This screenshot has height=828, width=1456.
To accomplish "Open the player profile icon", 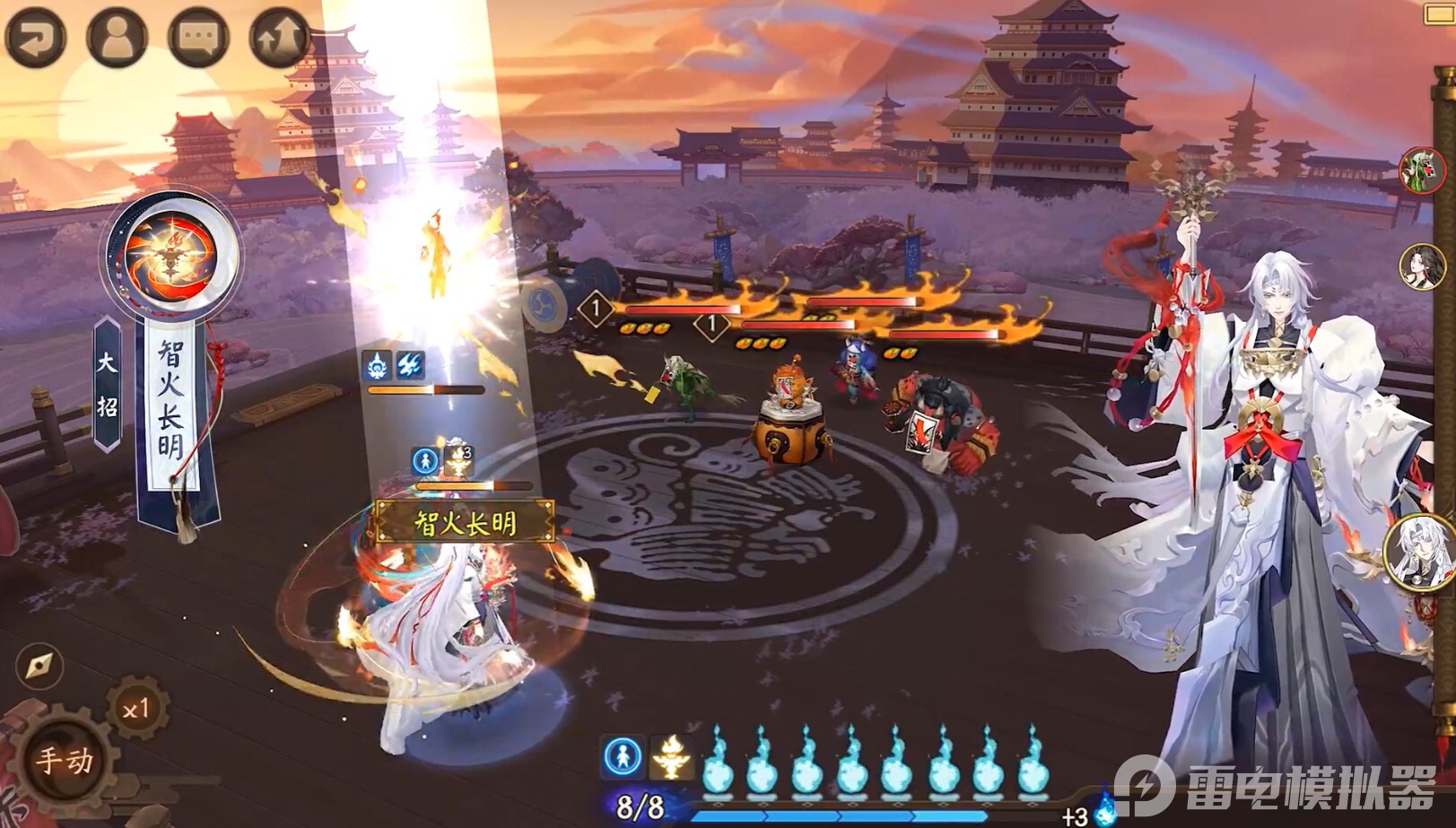I will tap(117, 37).
